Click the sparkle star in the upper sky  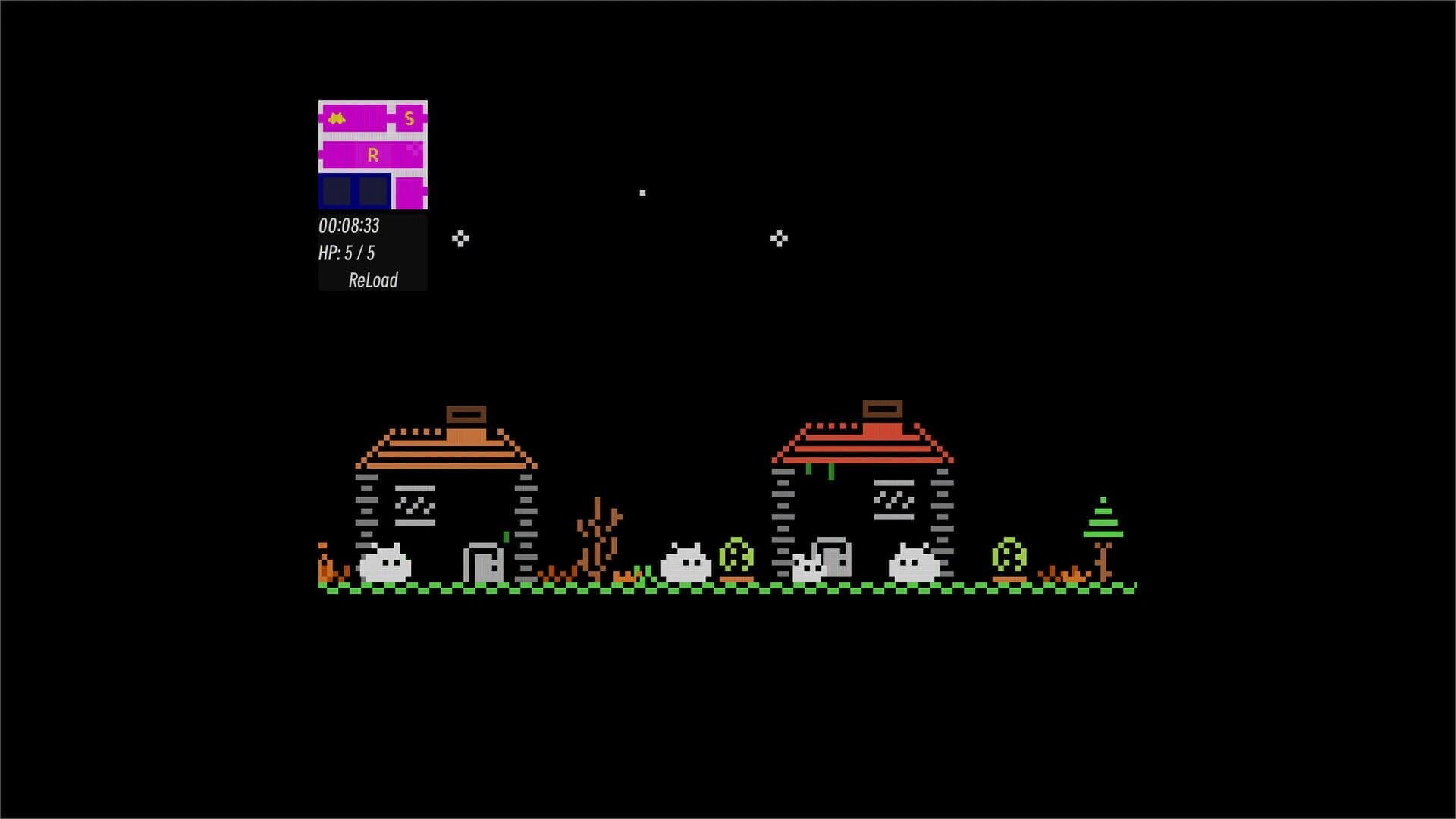778,237
